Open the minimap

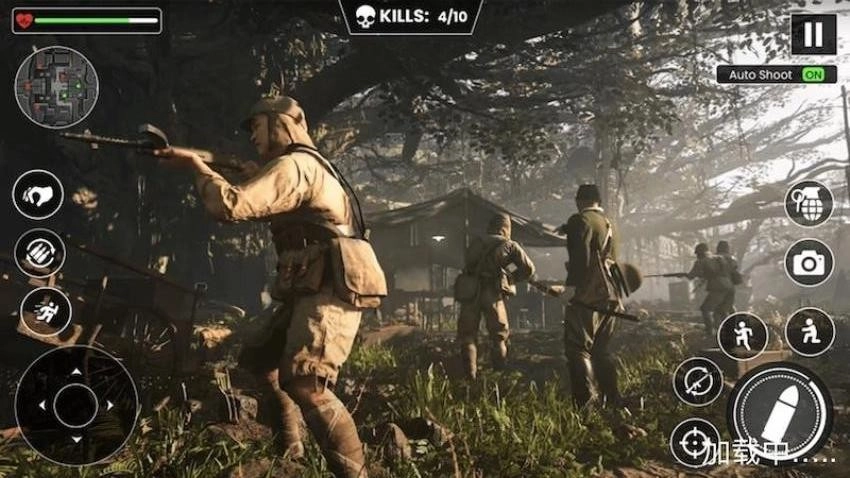(57, 87)
